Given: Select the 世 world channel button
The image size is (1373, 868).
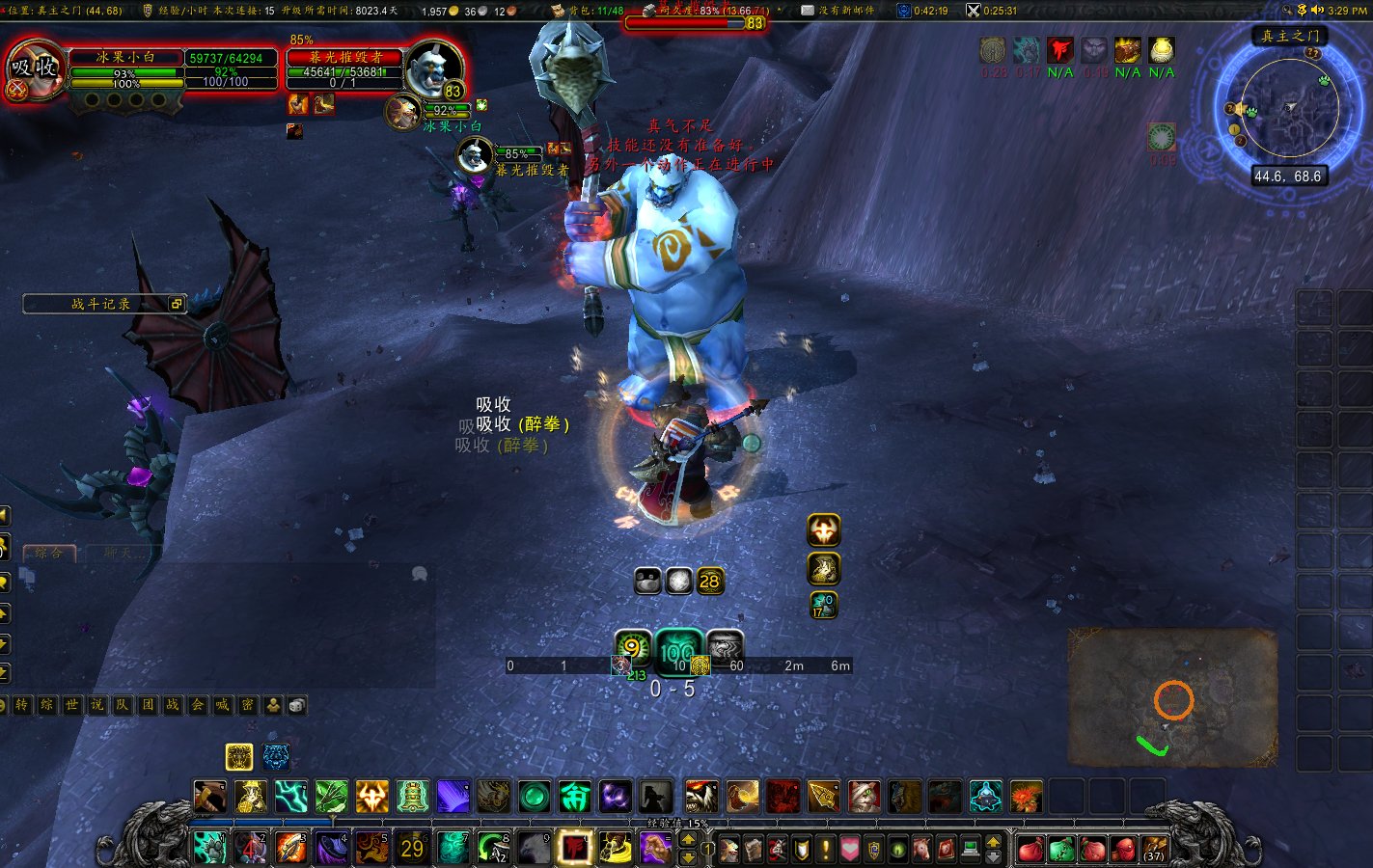Looking at the screenshot, I should 72,705.
